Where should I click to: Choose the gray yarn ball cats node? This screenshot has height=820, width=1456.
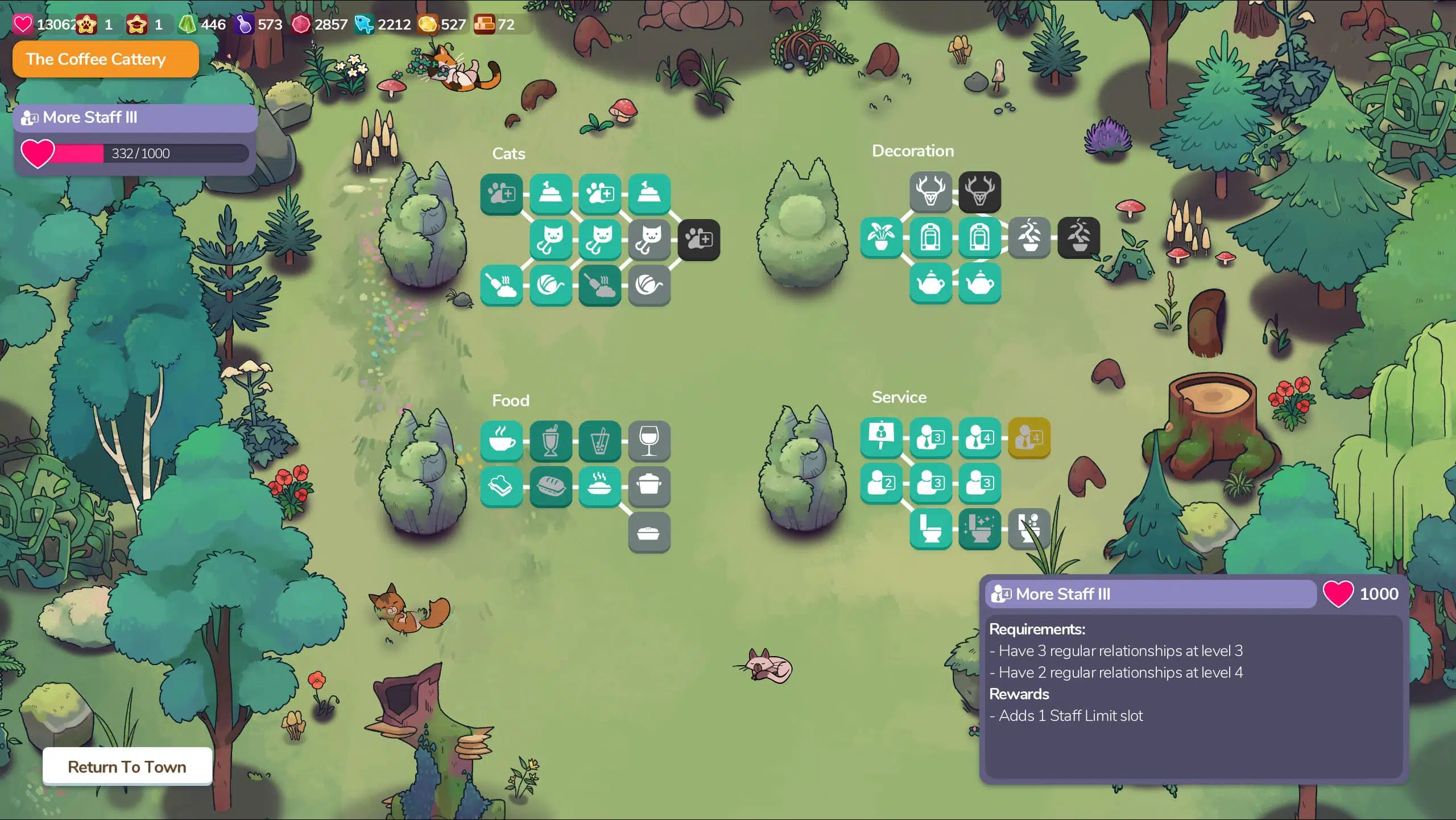point(649,285)
